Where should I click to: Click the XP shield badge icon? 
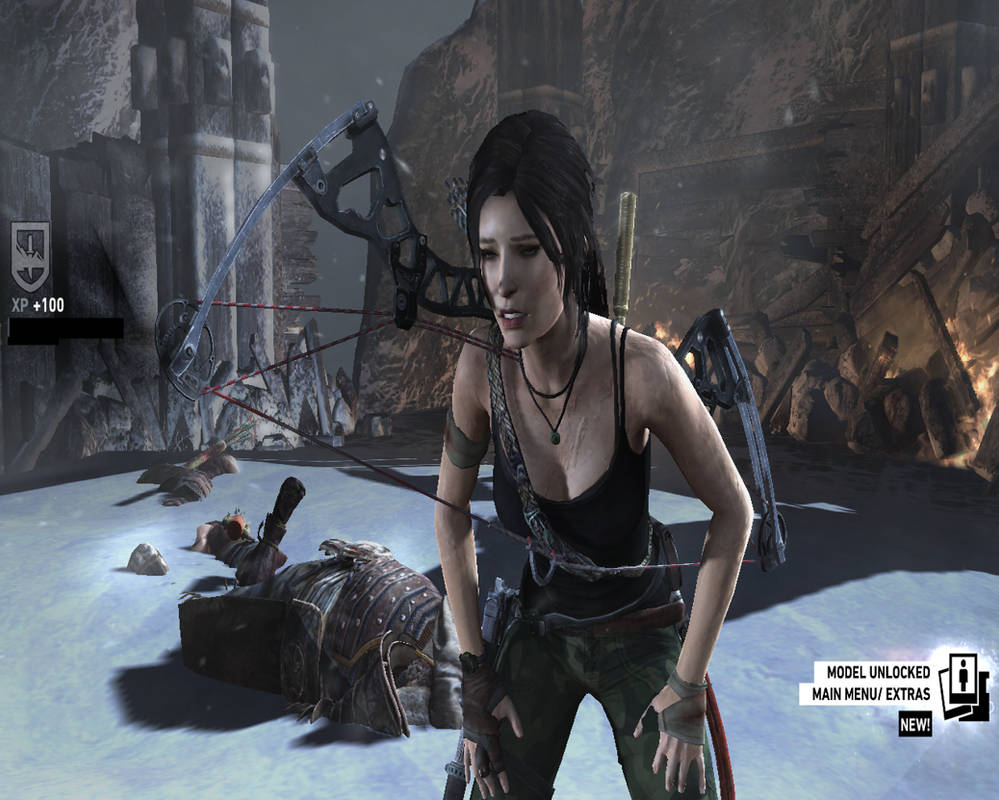30,254
